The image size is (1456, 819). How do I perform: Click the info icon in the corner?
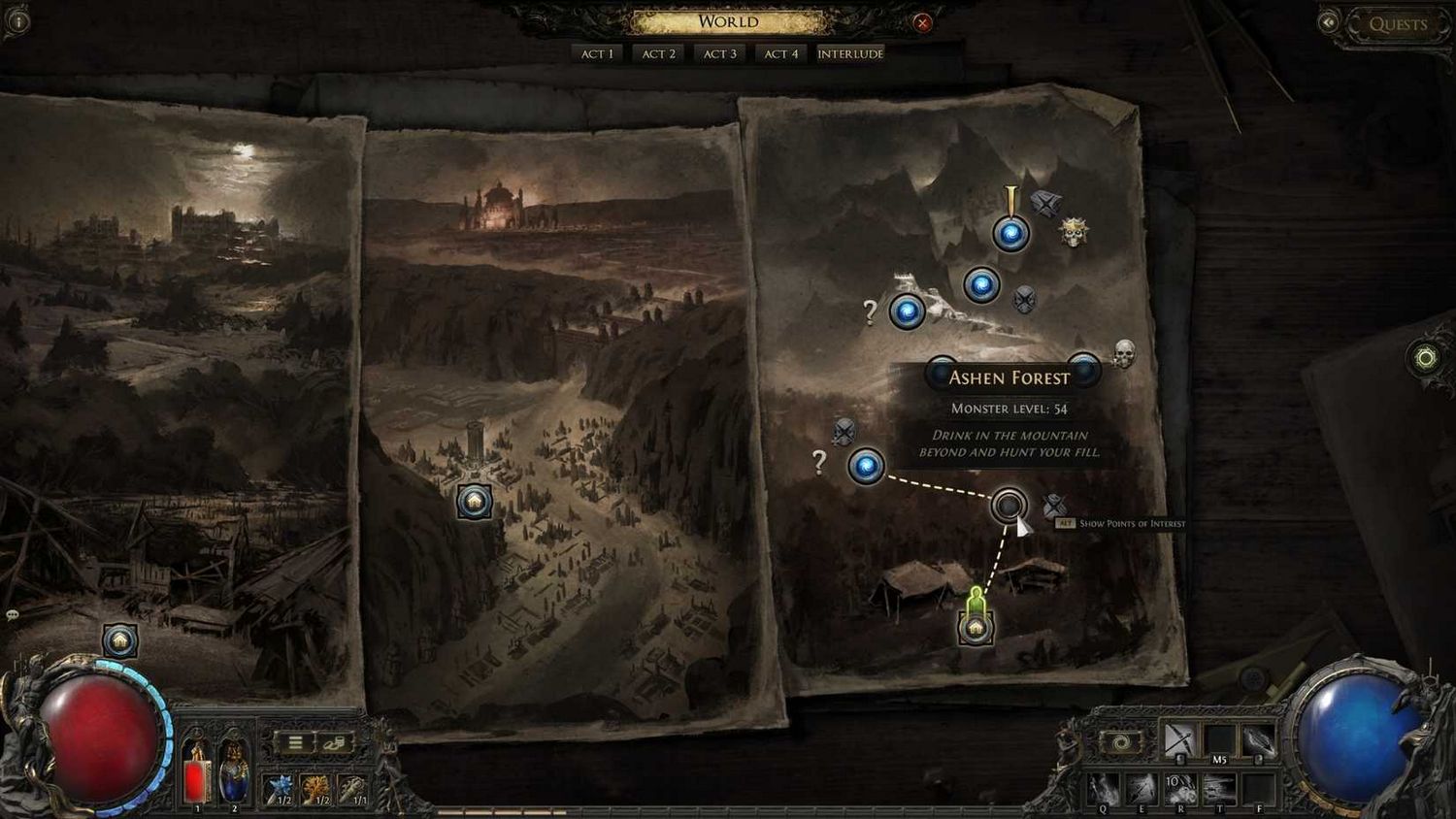(17, 21)
